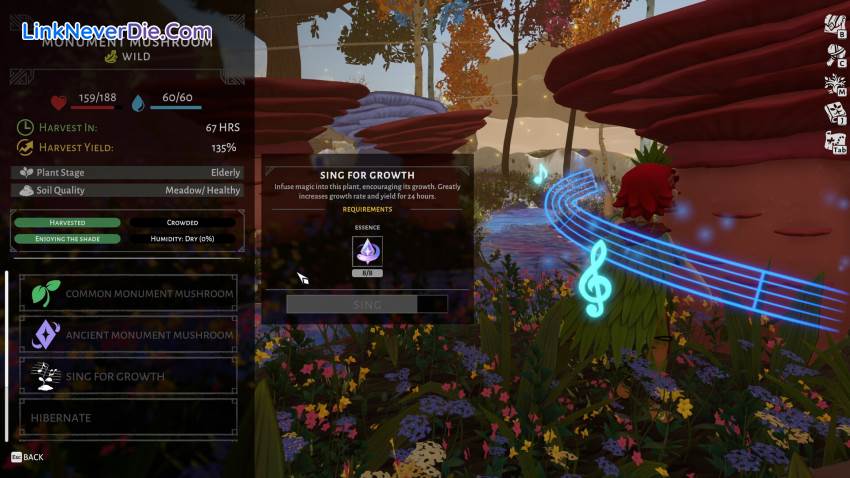Select the purple essence requirement icon
The width and height of the screenshot is (850, 478).
tap(367, 251)
